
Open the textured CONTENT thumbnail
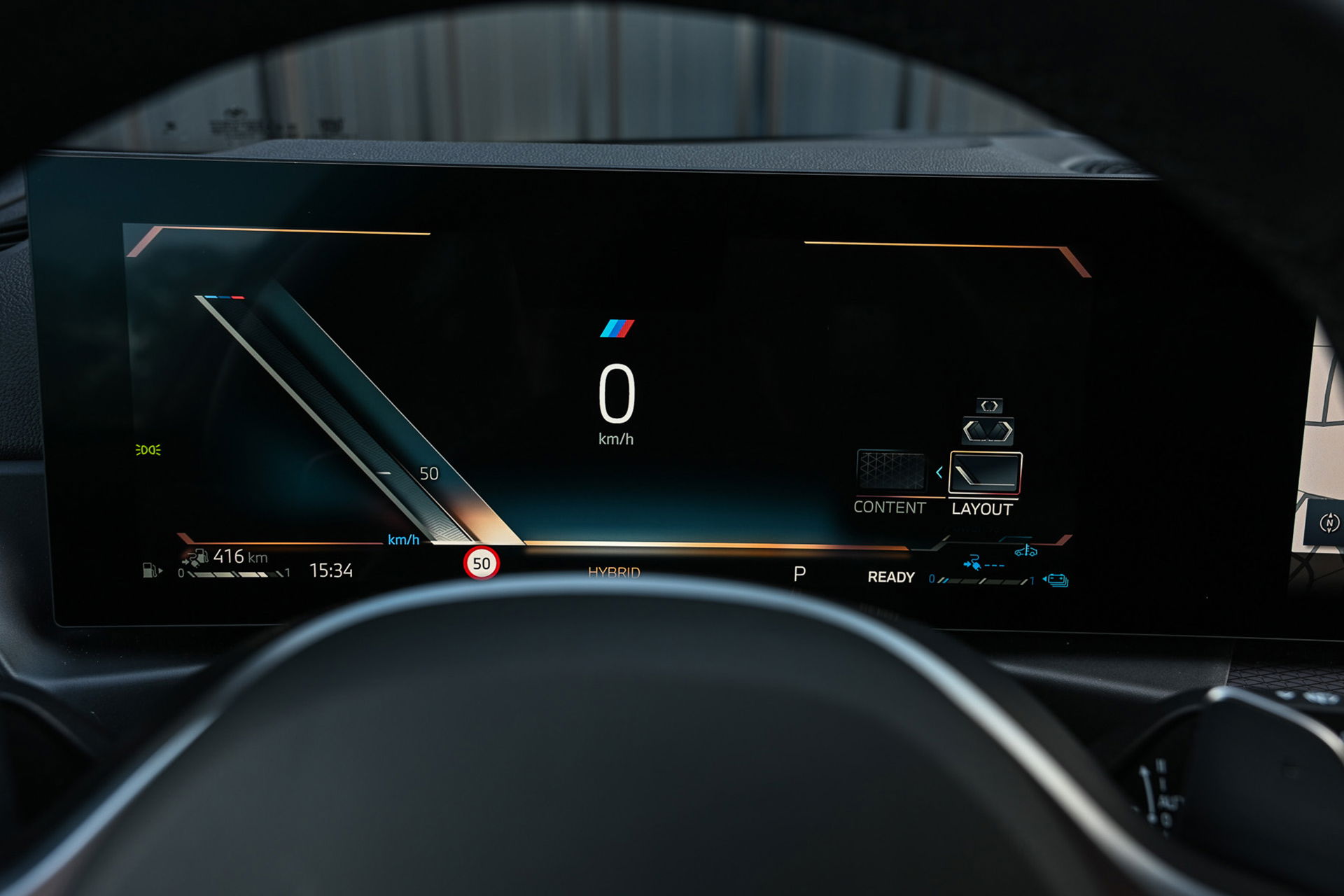[890, 470]
